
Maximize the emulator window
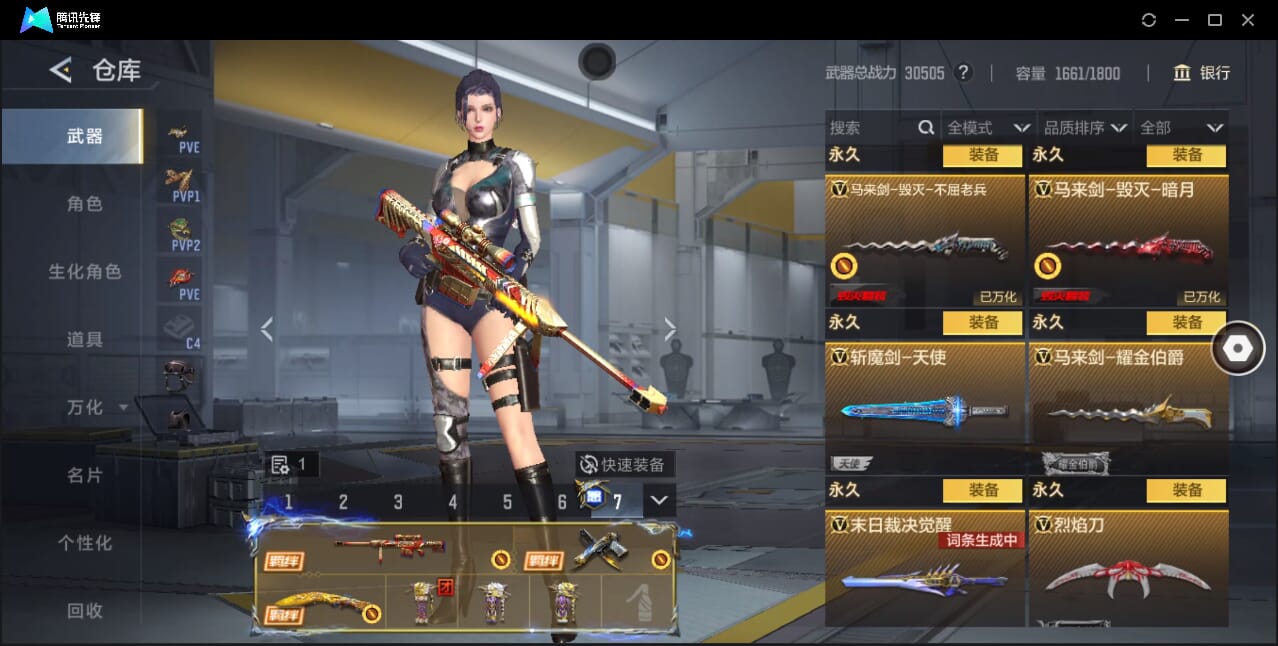tap(1215, 20)
